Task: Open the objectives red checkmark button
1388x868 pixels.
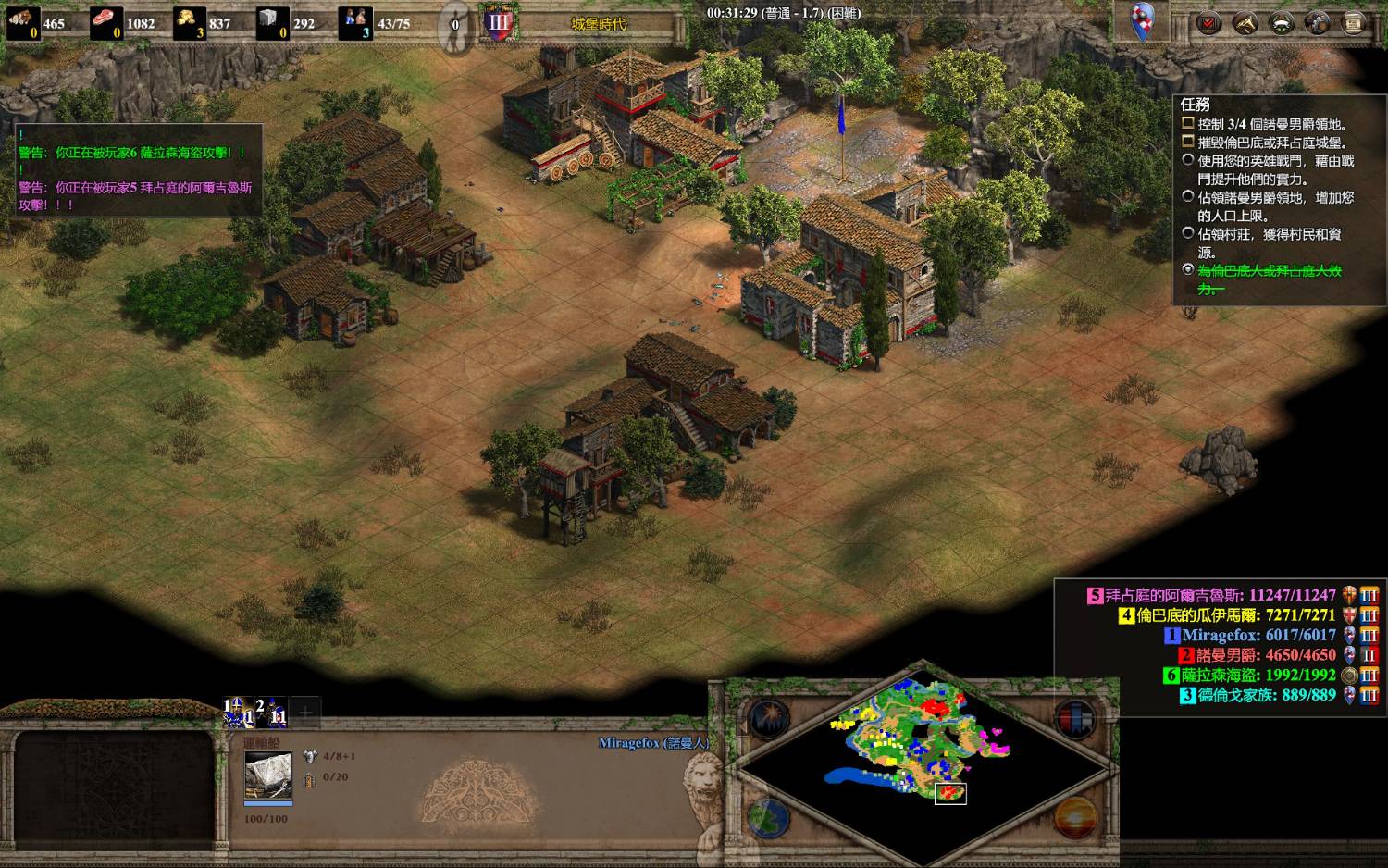Action: tap(1208, 23)
